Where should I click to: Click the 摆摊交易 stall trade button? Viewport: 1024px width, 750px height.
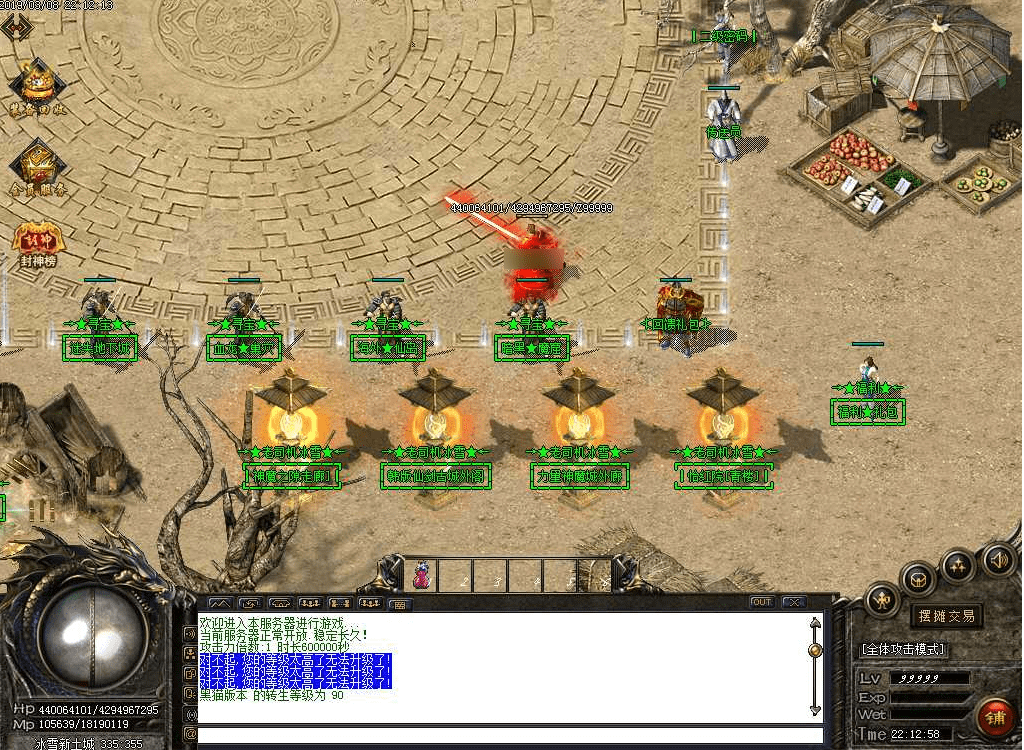pyautogui.click(x=946, y=616)
